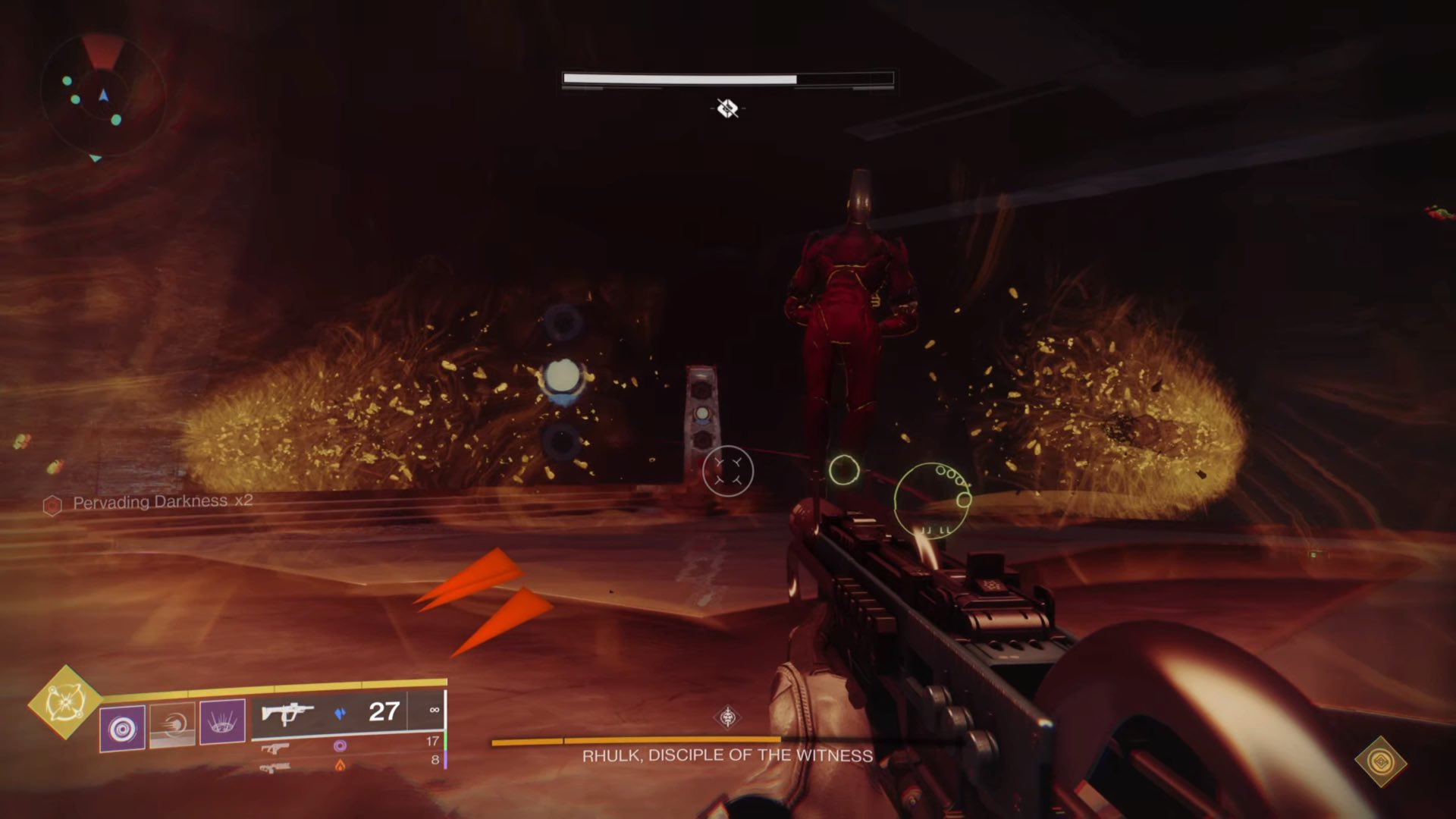Click the white objective progress bar at top

(x=679, y=77)
